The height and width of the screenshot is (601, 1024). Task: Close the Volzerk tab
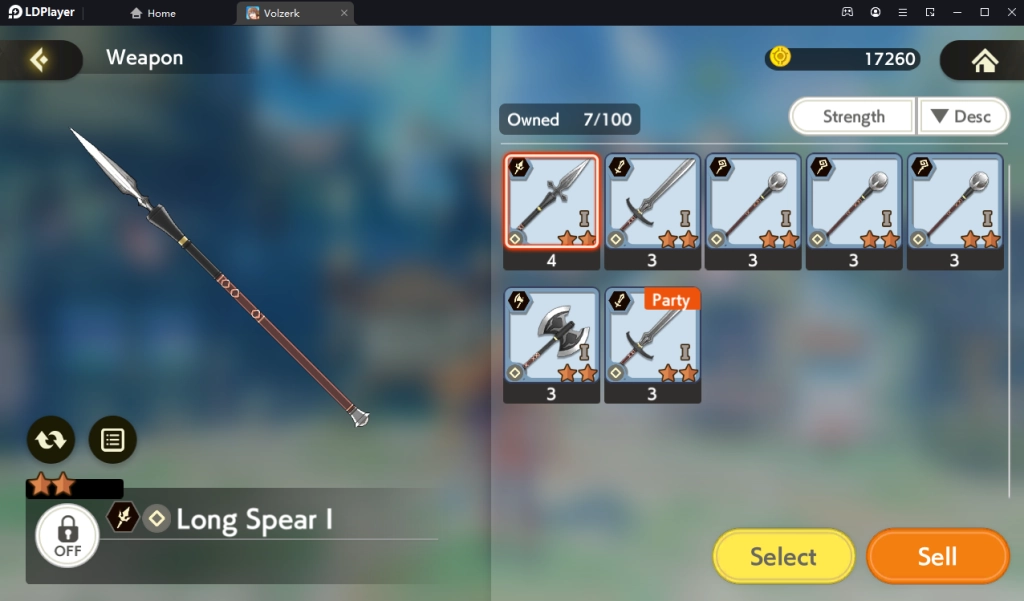click(344, 13)
